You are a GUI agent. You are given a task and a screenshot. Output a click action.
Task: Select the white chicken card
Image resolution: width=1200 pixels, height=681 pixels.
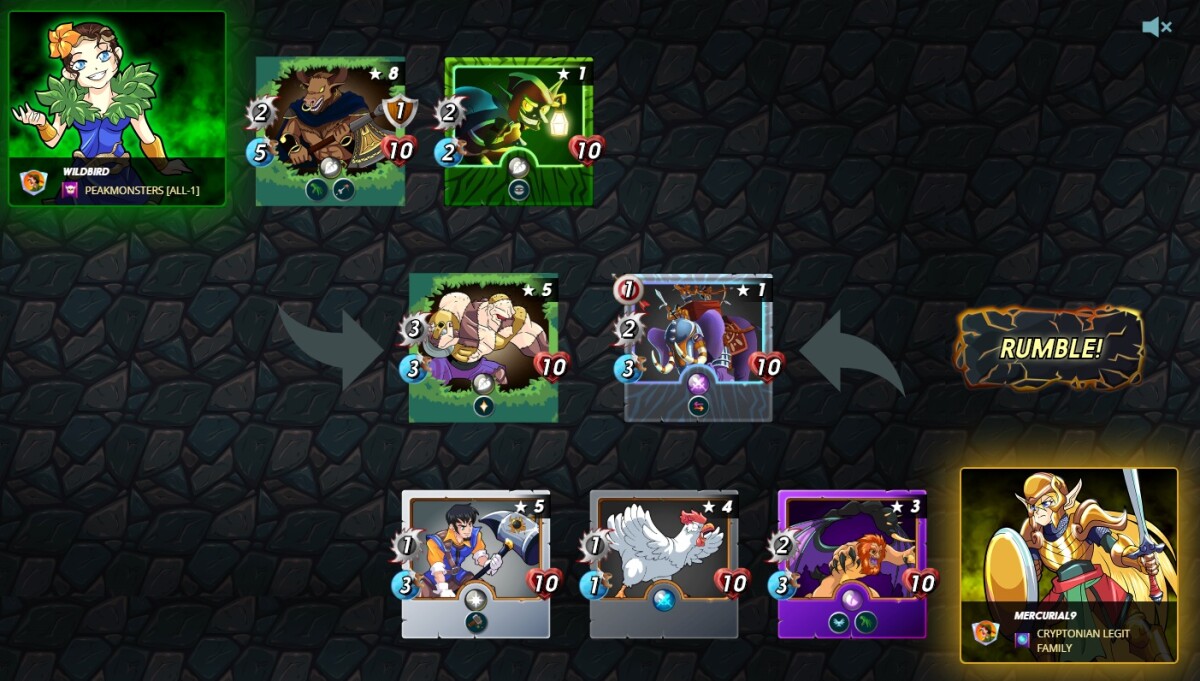pos(664,562)
